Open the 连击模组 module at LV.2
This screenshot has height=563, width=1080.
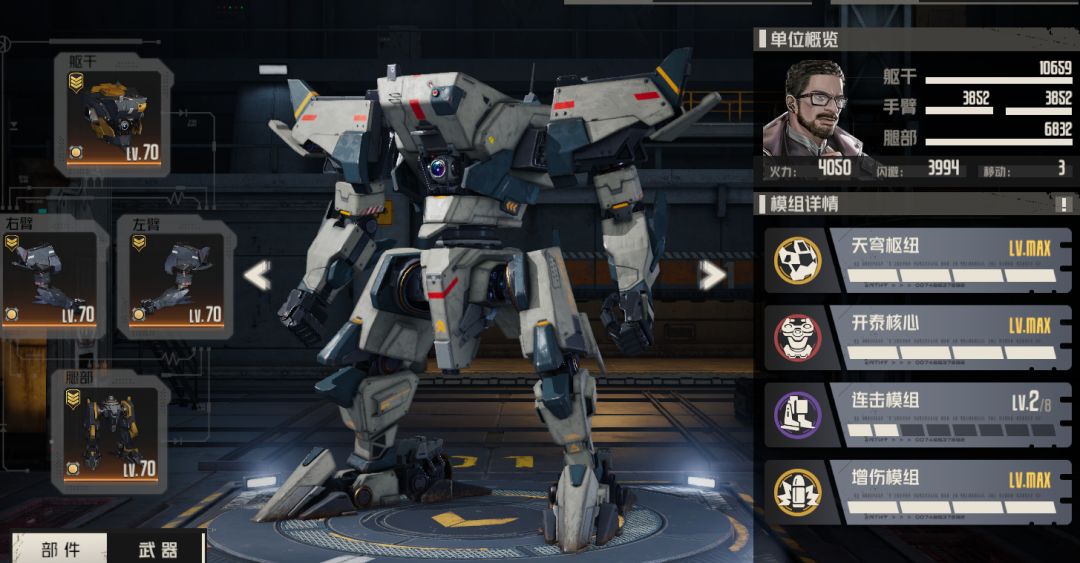click(917, 413)
